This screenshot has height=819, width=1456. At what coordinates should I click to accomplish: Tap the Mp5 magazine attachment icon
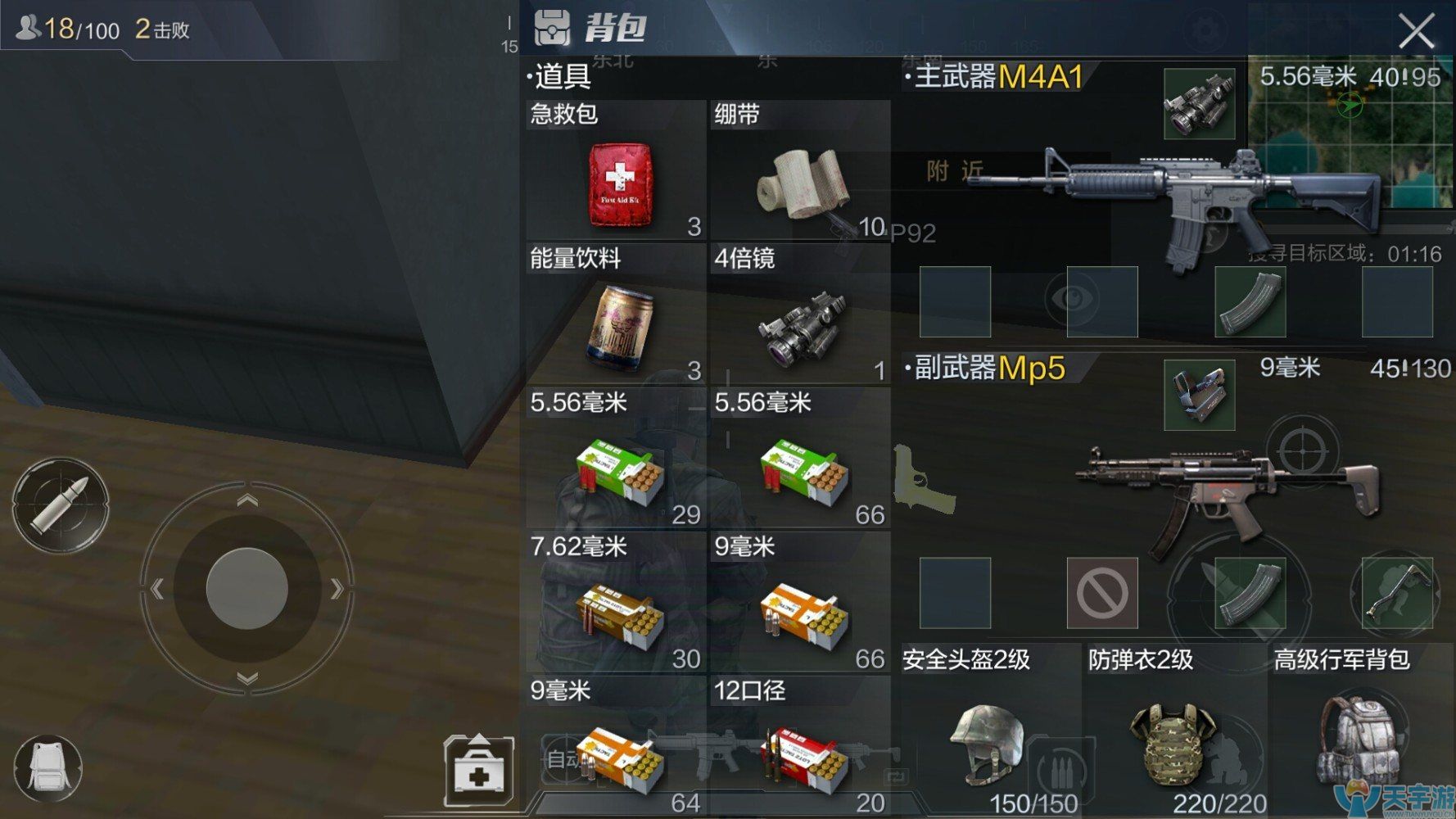pyautogui.click(x=1250, y=594)
